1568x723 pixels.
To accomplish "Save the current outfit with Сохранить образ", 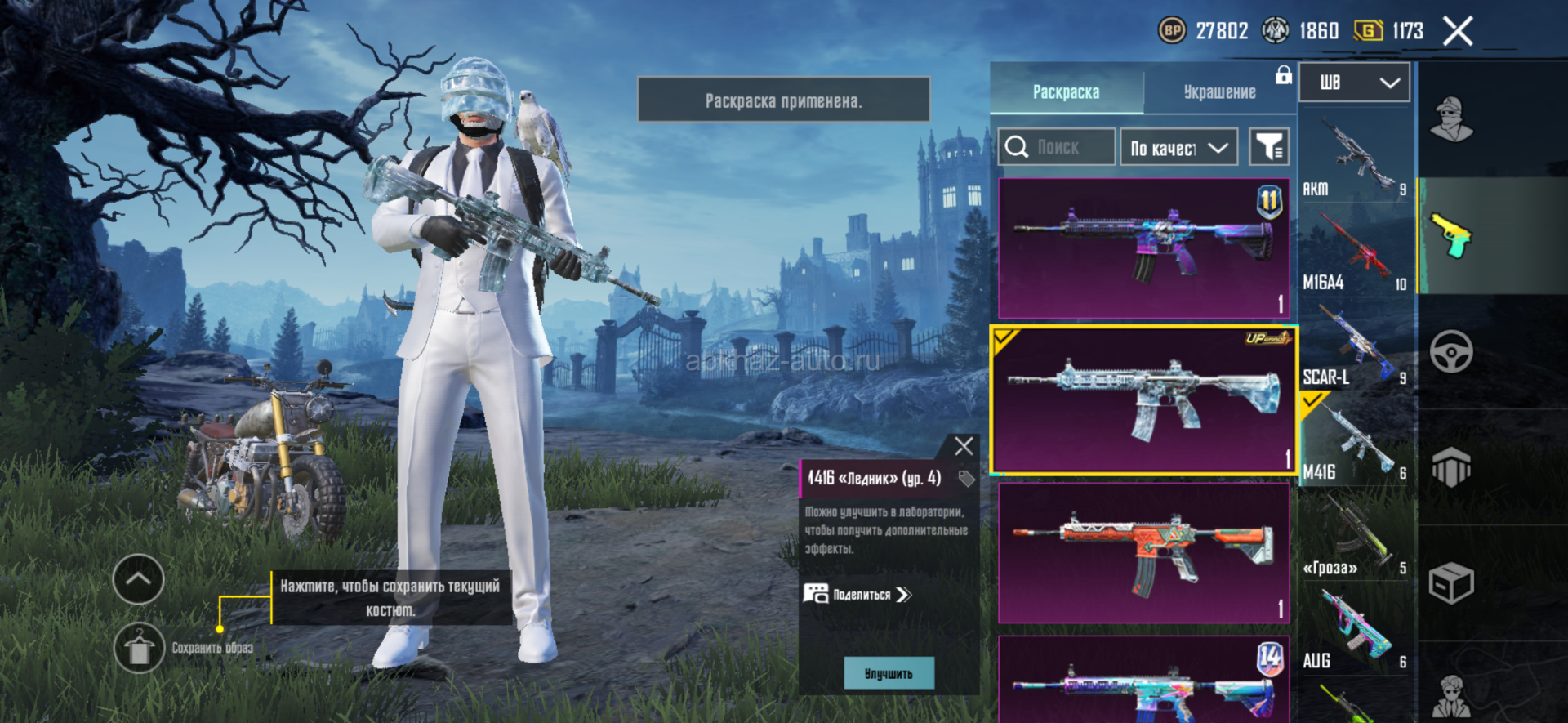I will coord(140,649).
